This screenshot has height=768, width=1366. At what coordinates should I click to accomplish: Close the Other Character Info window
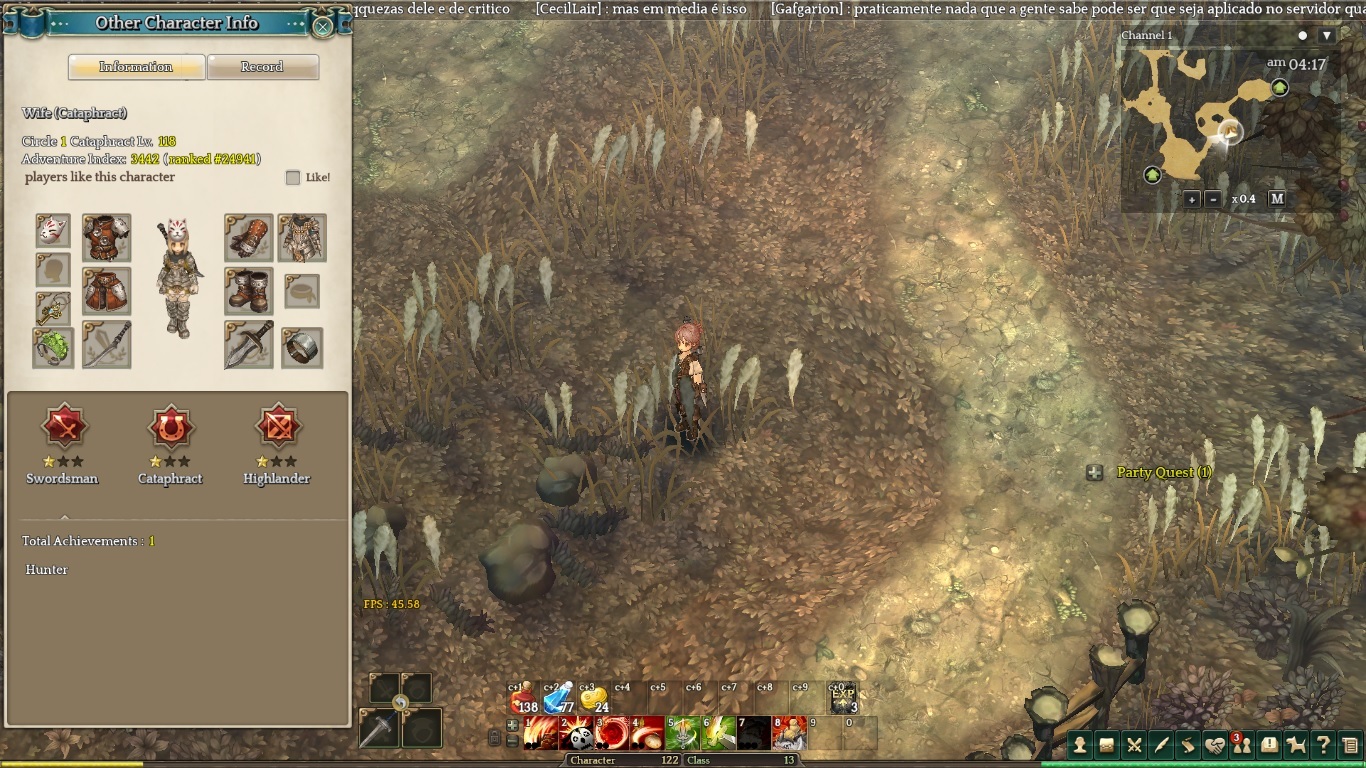pyautogui.click(x=323, y=26)
